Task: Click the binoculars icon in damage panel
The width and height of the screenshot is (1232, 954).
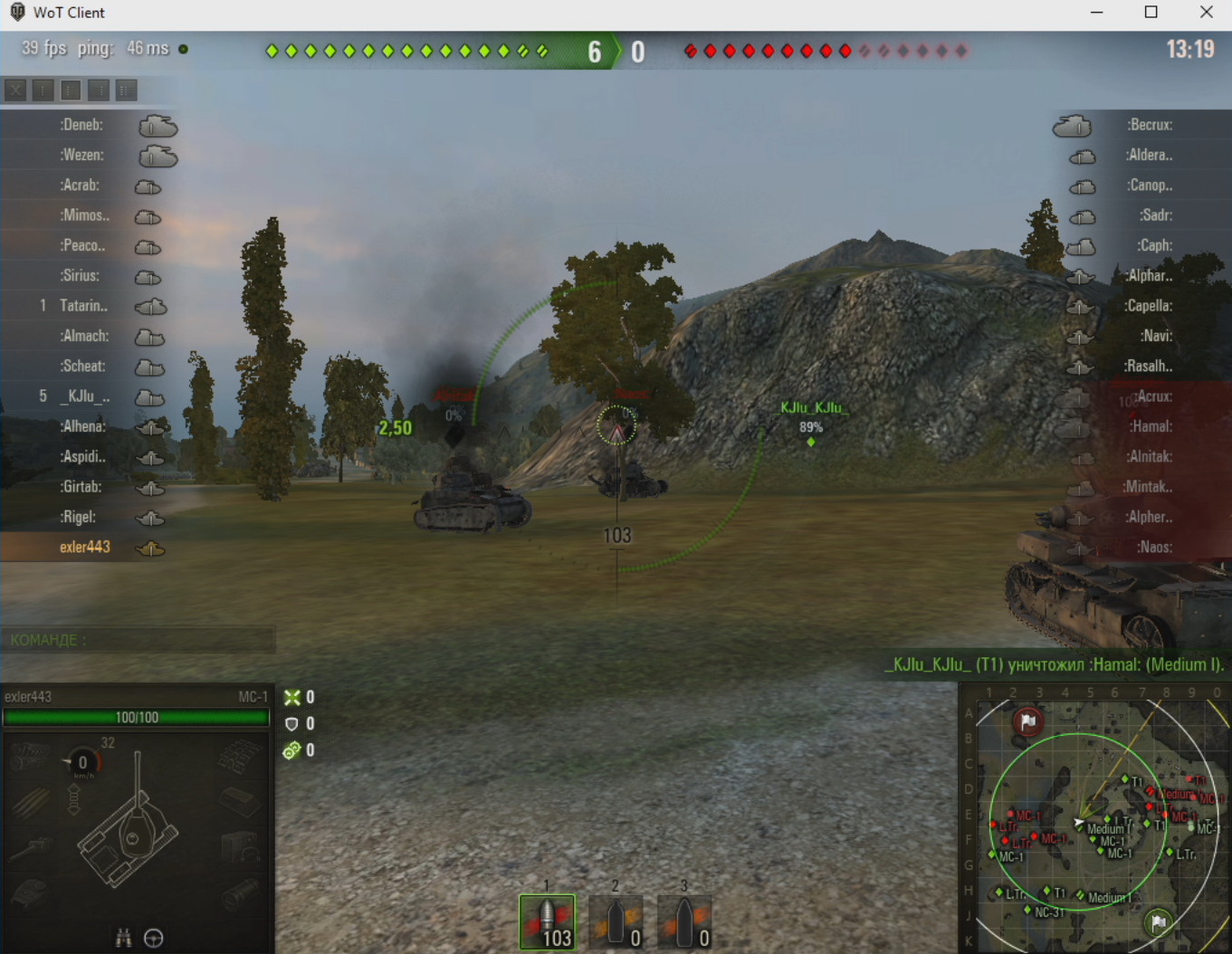Action: tap(124, 938)
